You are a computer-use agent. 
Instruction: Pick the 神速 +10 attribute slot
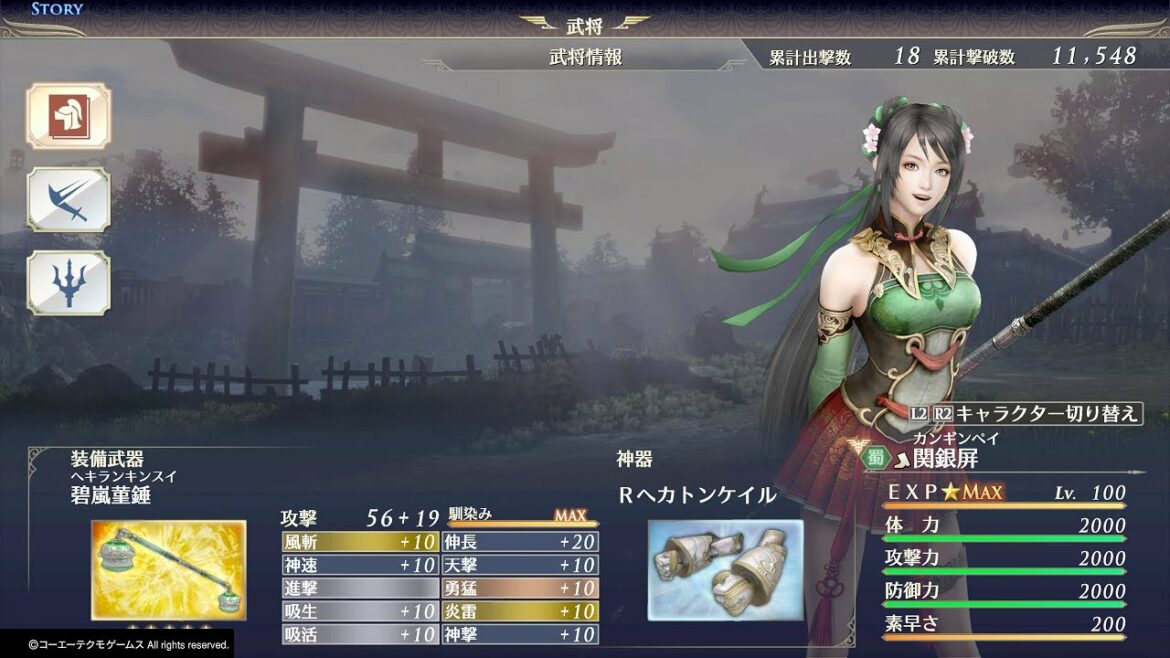[x=360, y=565]
